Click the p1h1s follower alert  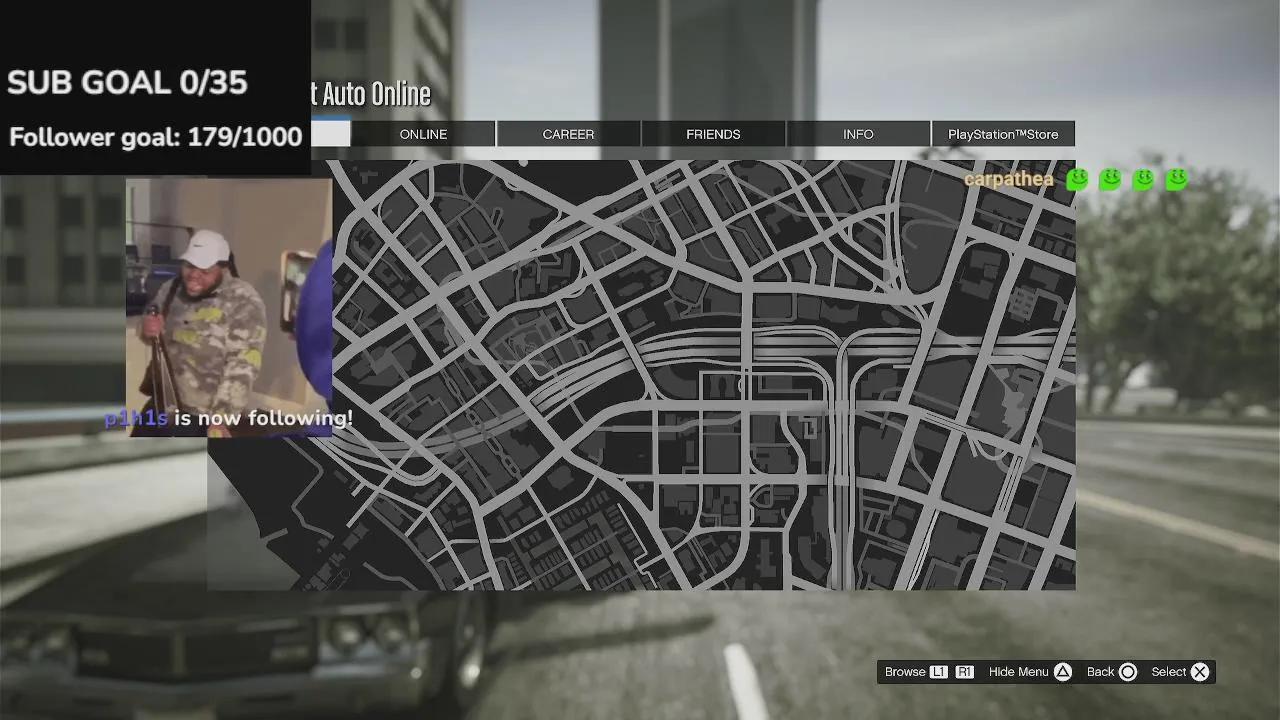tap(229, 419)
